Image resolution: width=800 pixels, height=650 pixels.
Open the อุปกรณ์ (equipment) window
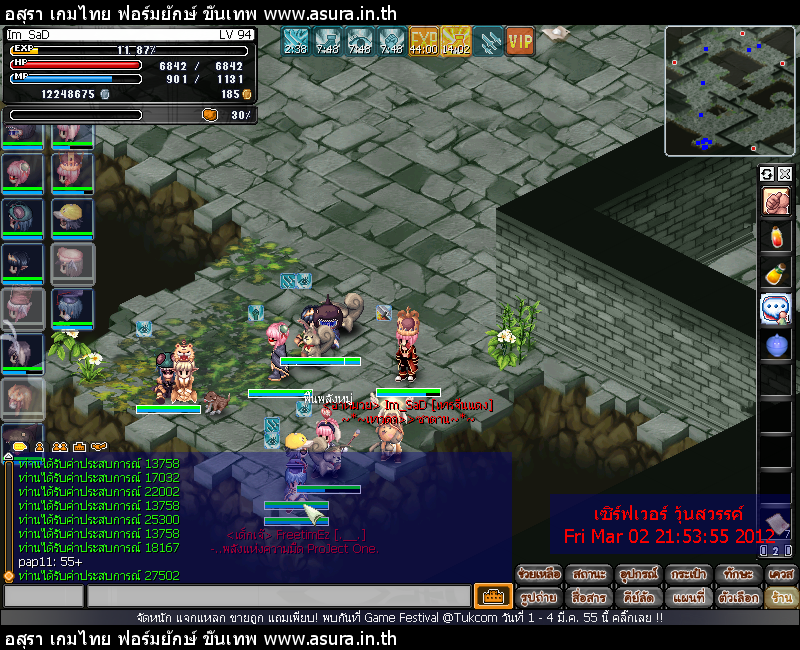(639, 575)
